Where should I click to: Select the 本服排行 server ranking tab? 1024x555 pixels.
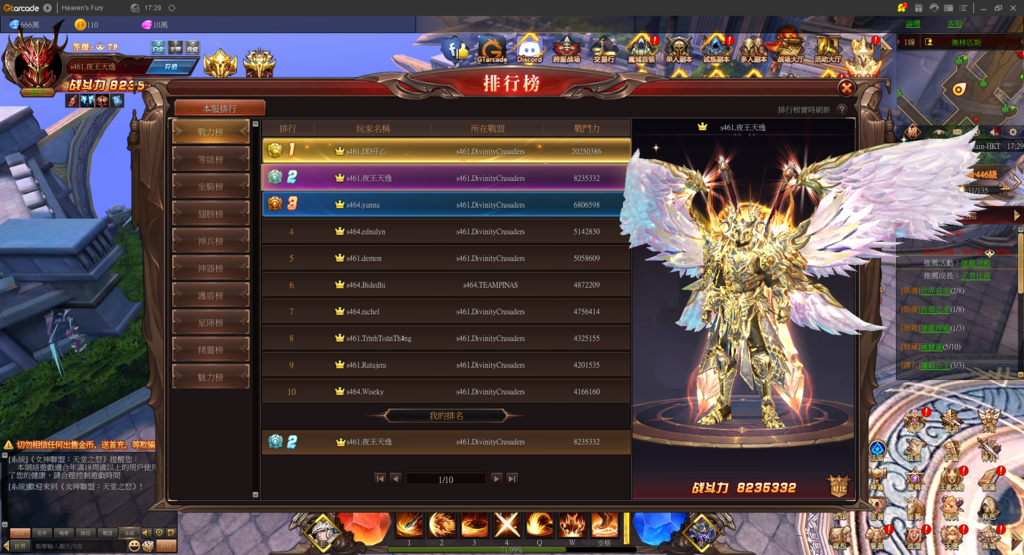[219, 108]
